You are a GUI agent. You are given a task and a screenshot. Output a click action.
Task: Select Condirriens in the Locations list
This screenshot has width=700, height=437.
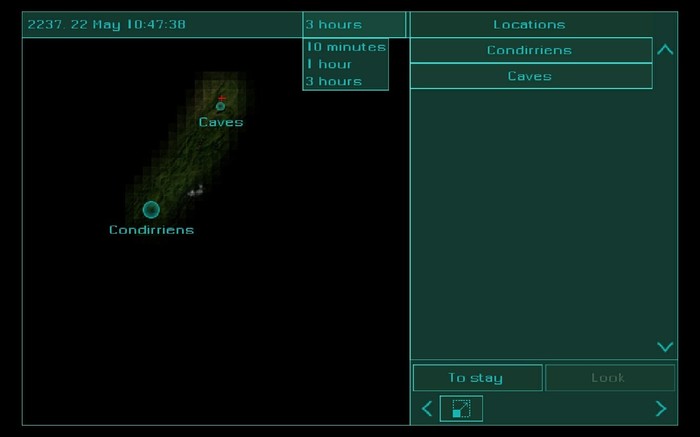click(530, 50)
